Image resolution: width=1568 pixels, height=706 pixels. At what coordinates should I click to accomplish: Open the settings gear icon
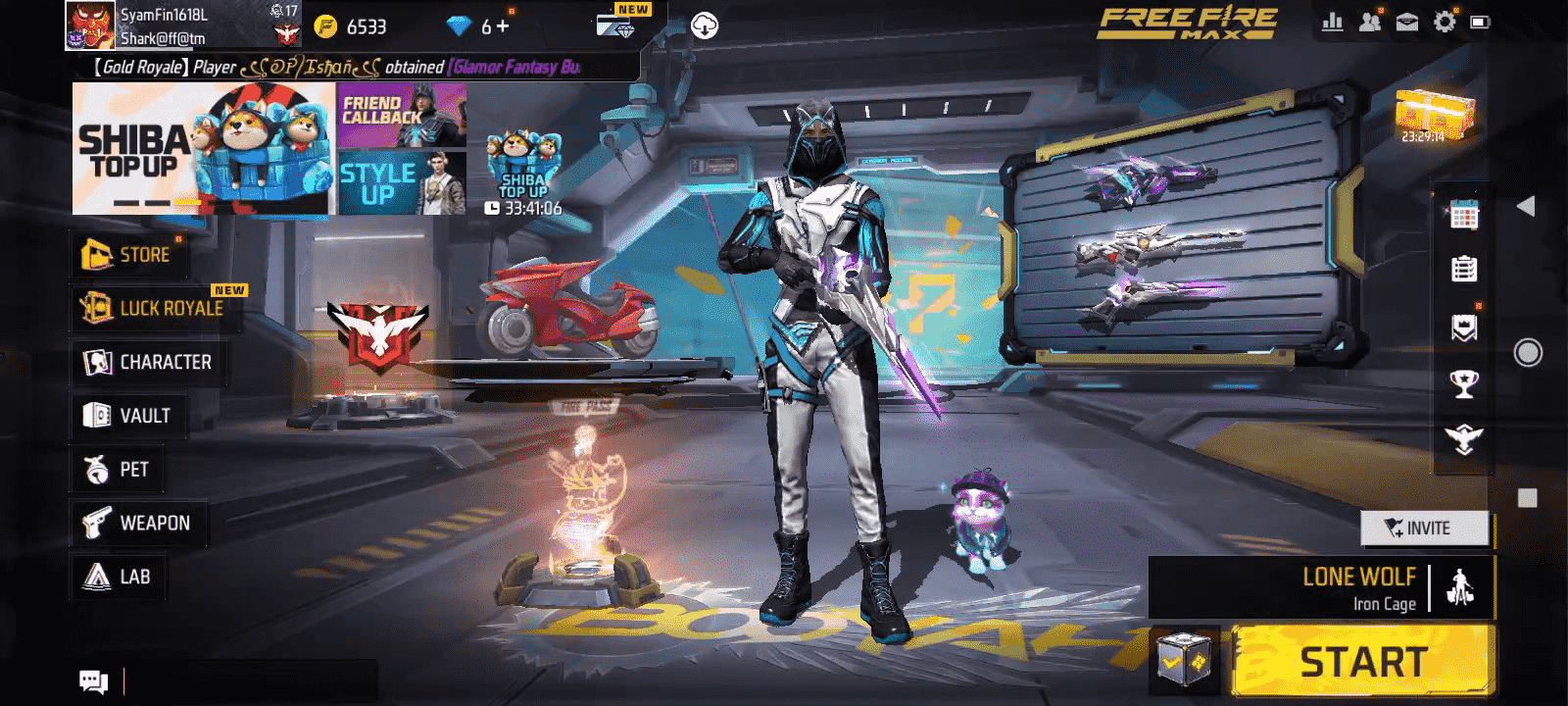coord(1445,22)
